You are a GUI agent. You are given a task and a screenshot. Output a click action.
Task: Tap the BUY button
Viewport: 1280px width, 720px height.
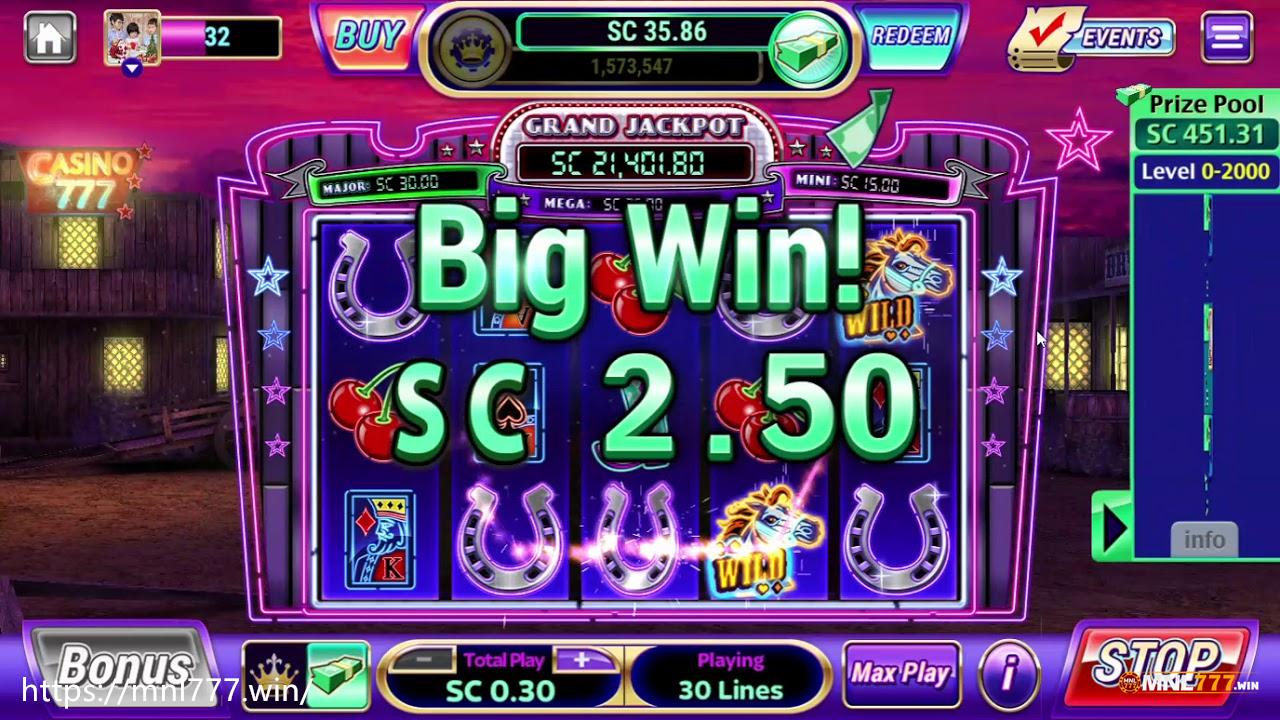coord(367,37)
